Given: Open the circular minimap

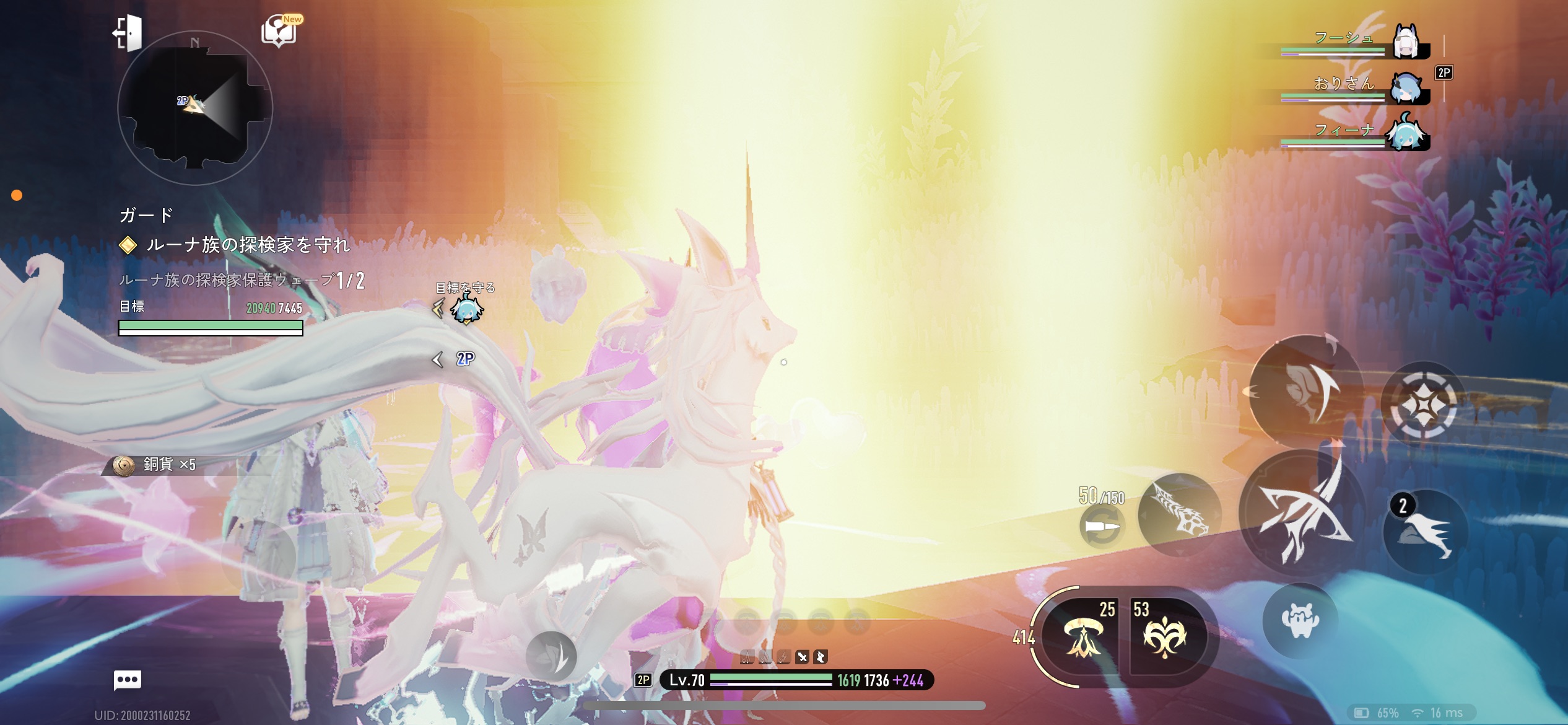Looking at the screenshot, I should click(194, 108).
